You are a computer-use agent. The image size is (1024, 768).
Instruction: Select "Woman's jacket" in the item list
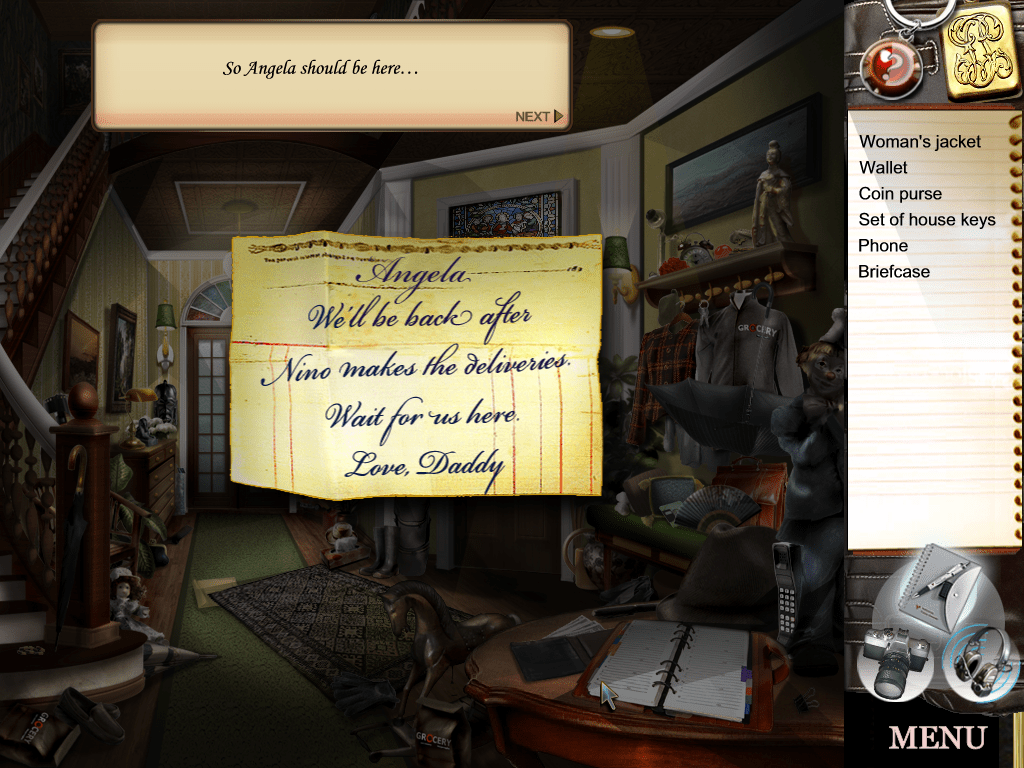point(920,142)
